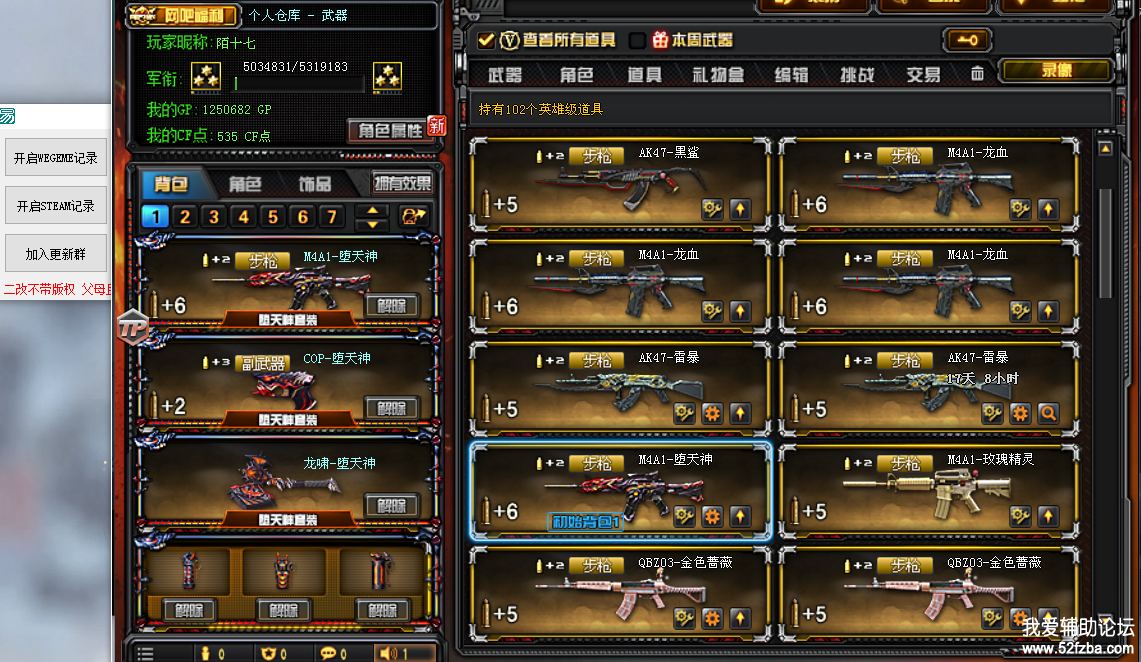
Task: Enable the 本周武器 weekly weapons checkbox
Action: (637, 40)
